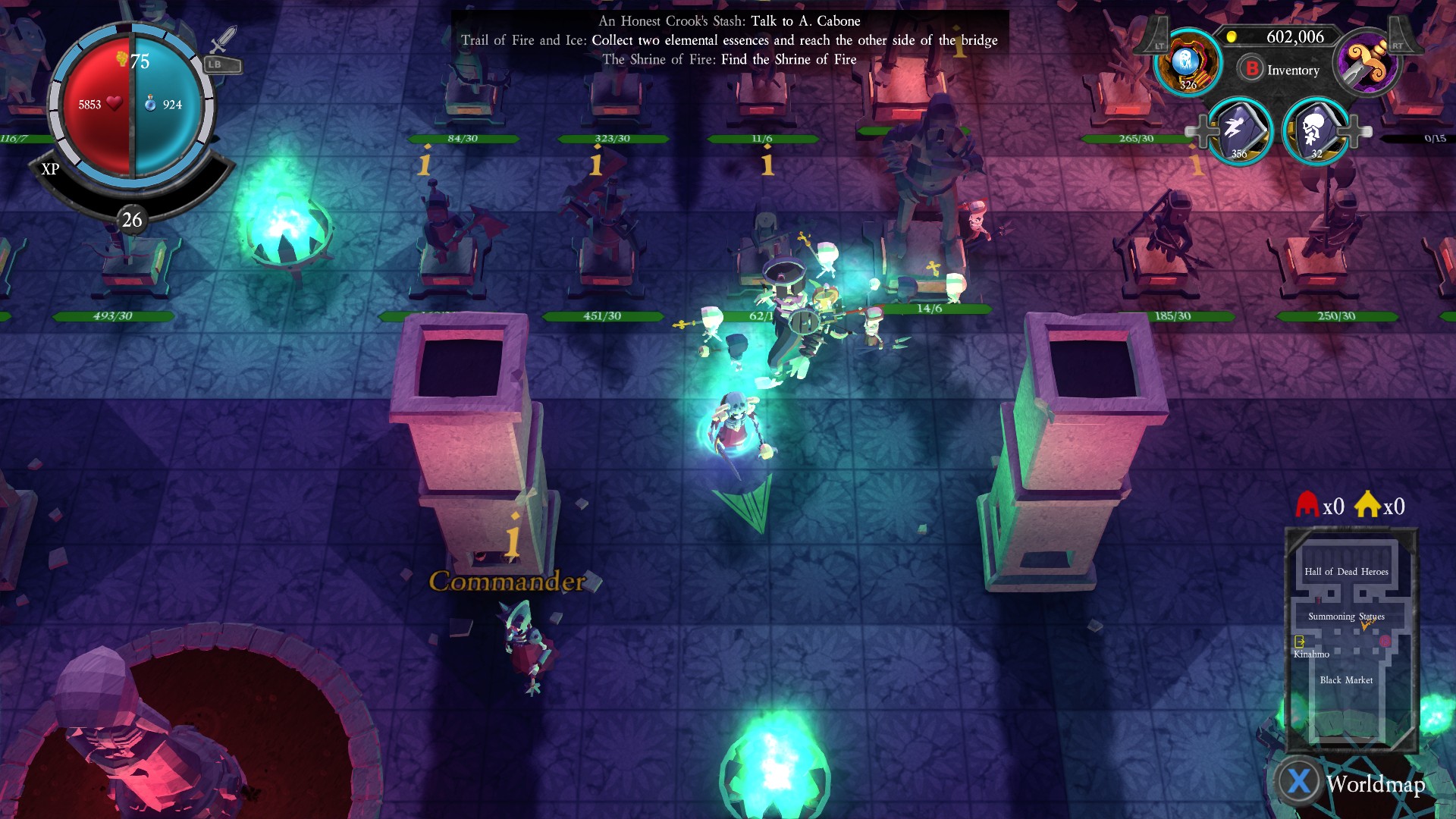The height and width of the screenshot is (819, 1456).
Task: Toggle the red B Inventory button
Action: [x=1251, y=69]
